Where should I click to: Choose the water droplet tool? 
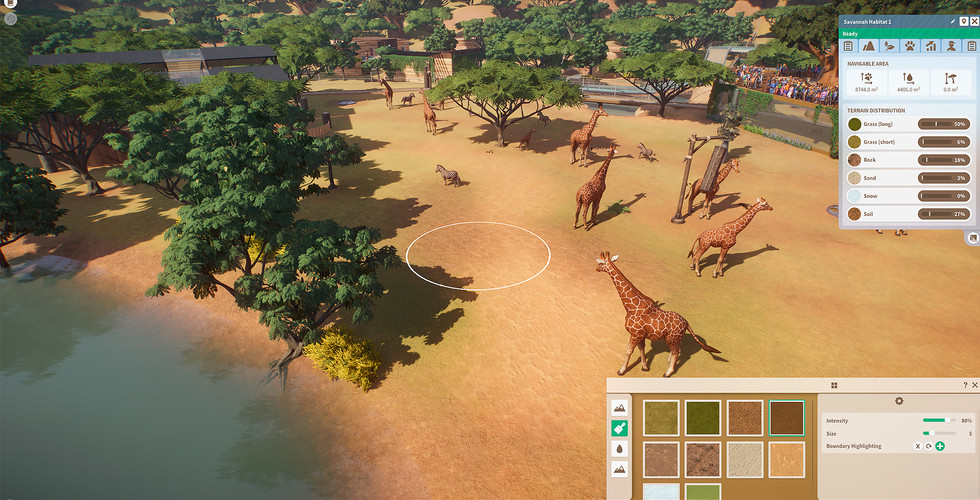(620, 449)
